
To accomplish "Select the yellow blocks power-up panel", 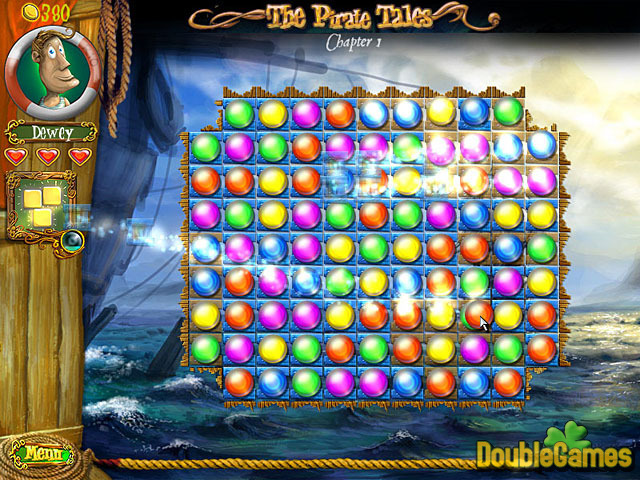I will (x=44, y=206).
